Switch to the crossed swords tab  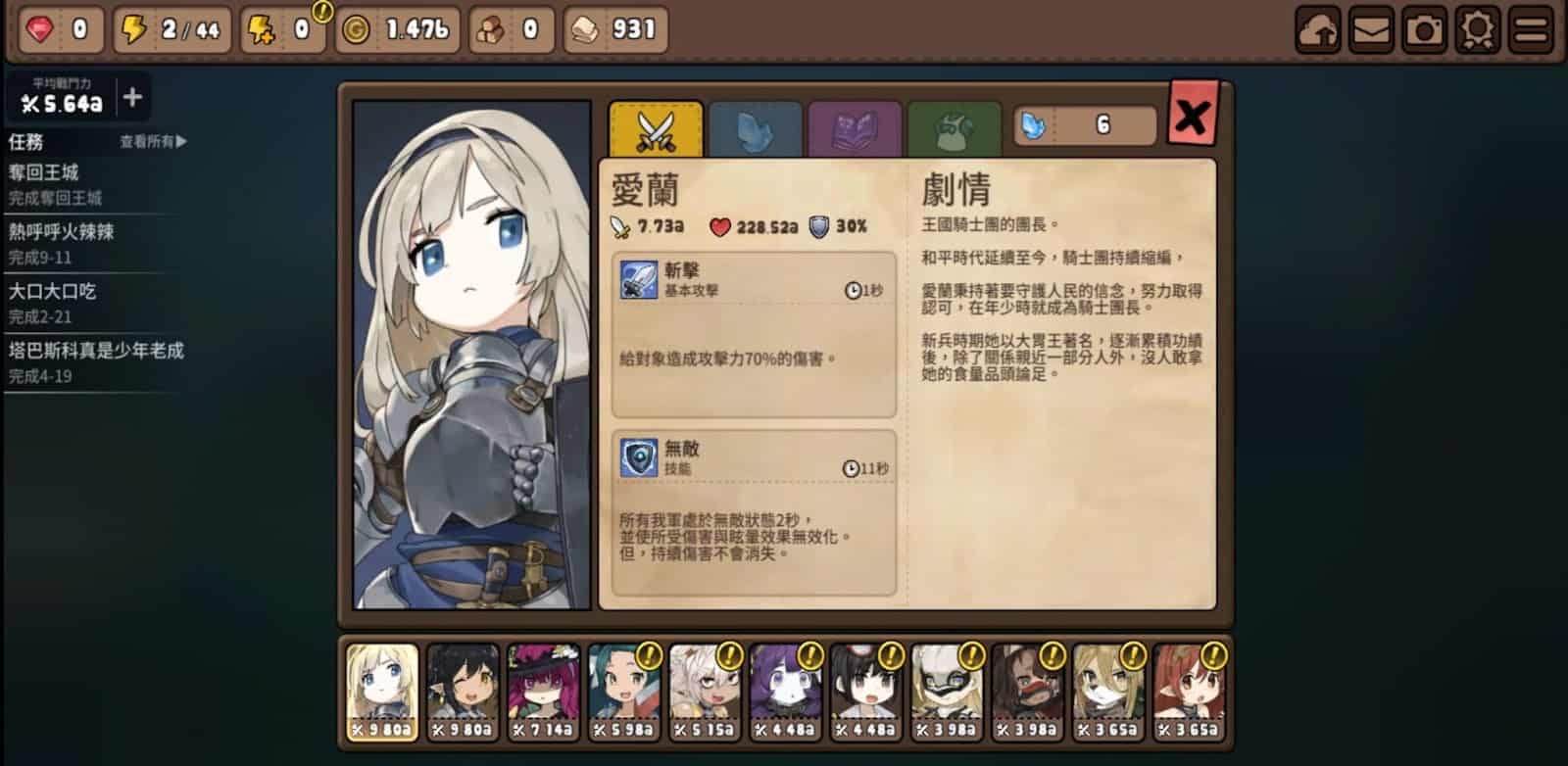click(x=656, y=129)
